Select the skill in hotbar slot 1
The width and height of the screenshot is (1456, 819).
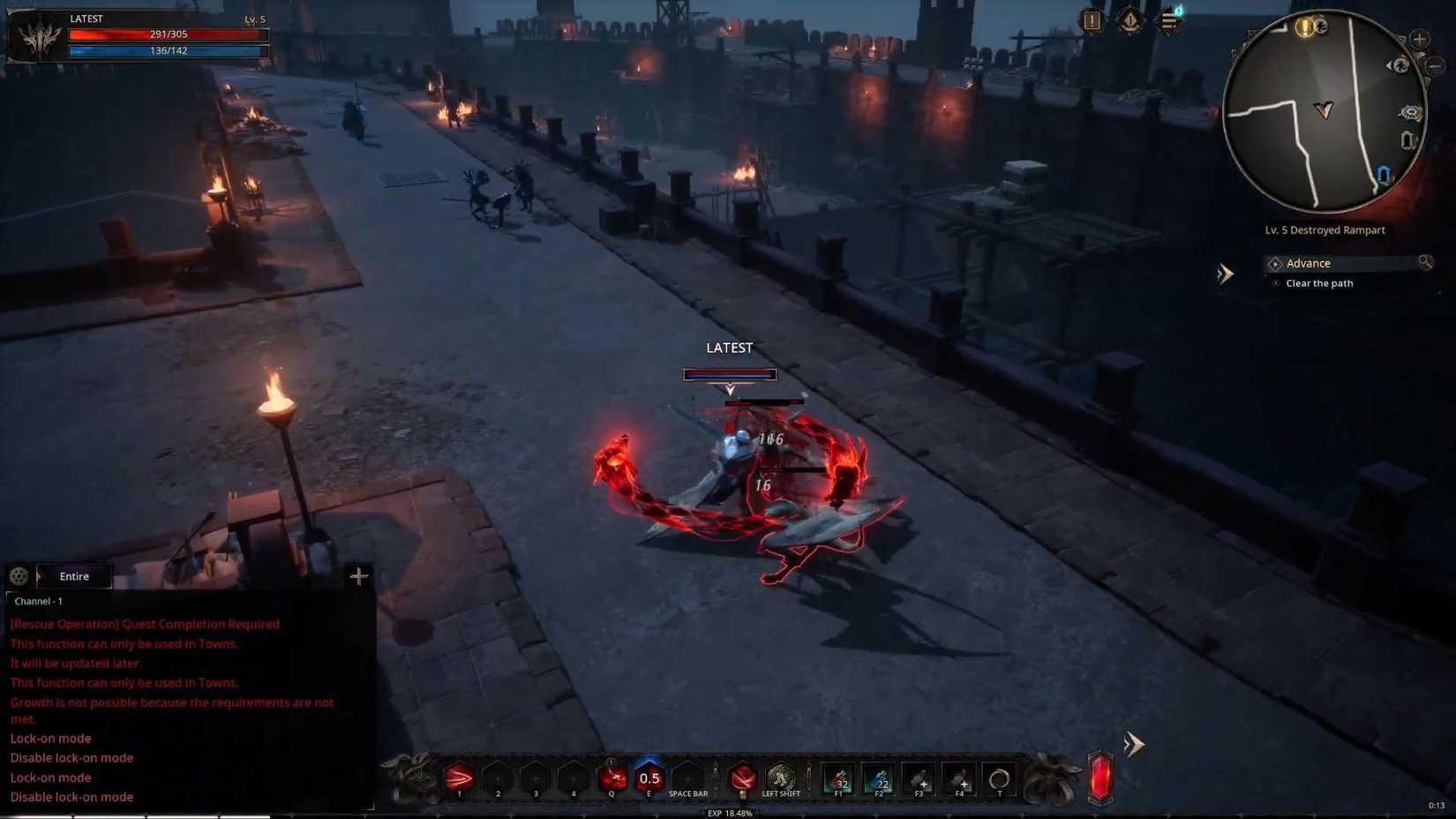460,779
